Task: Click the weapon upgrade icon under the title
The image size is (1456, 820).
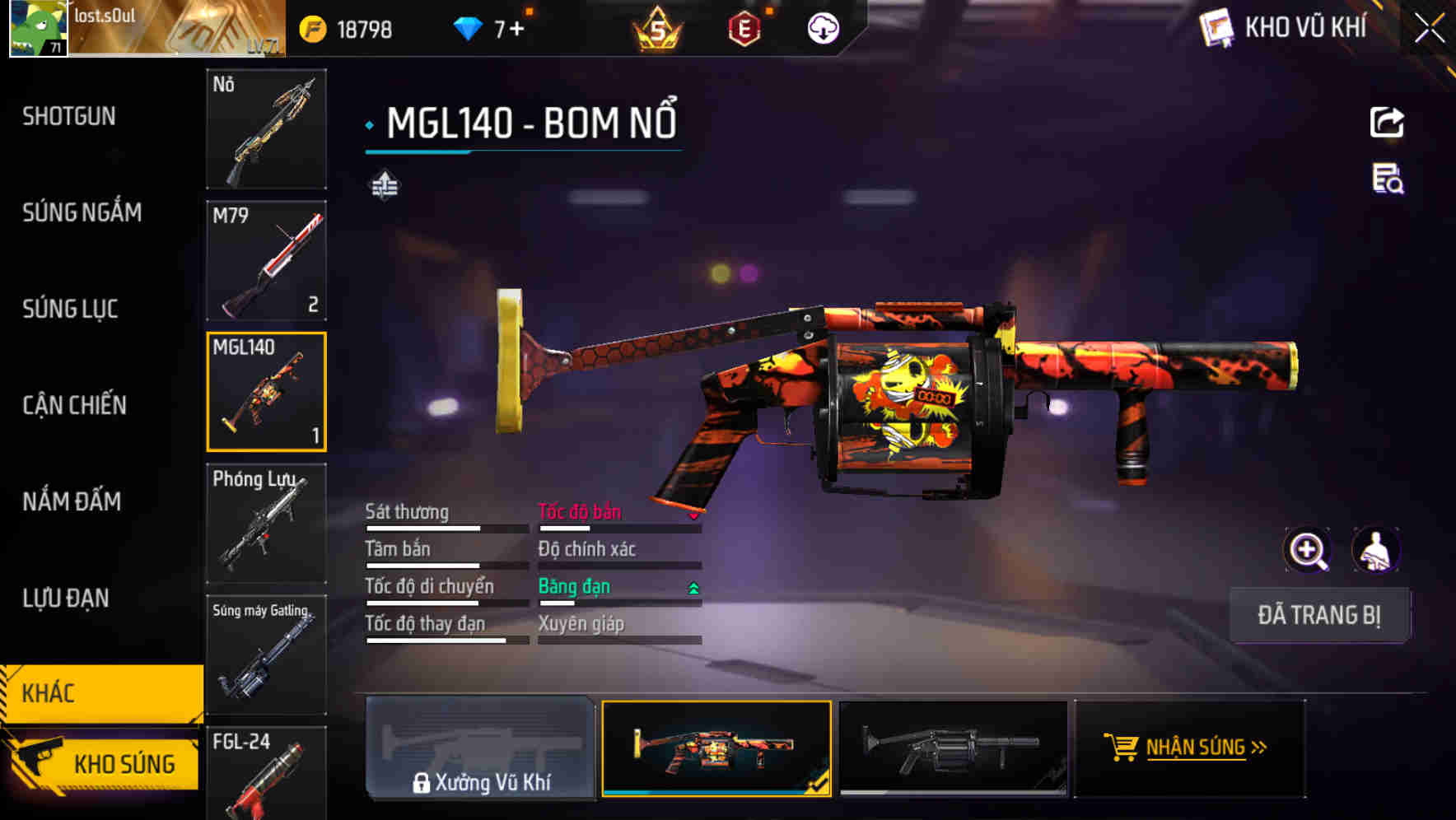Action: tap(383, 185)
